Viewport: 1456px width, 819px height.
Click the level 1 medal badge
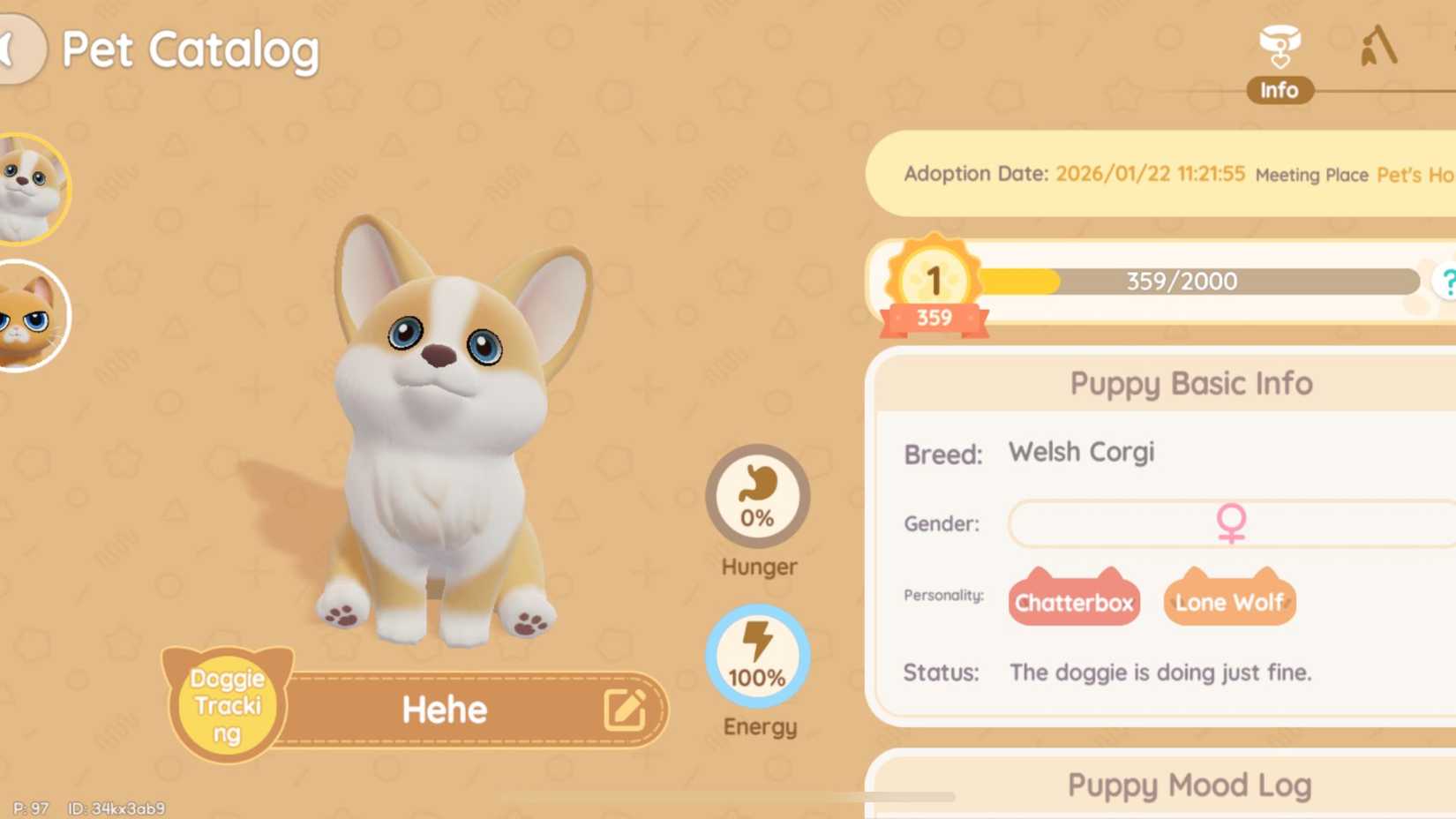(933, 281)
